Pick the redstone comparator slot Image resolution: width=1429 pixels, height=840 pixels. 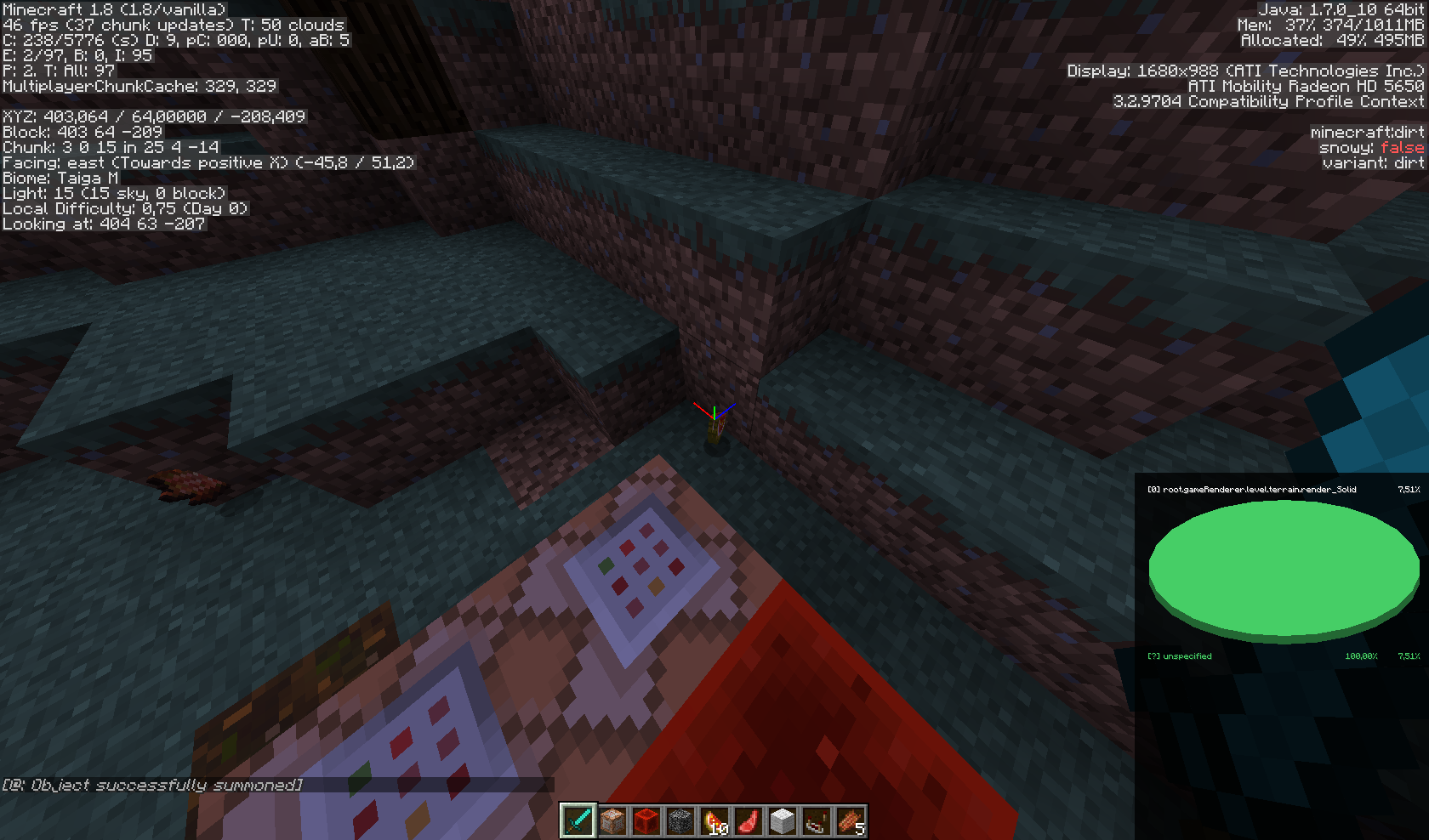click(816, 821)
